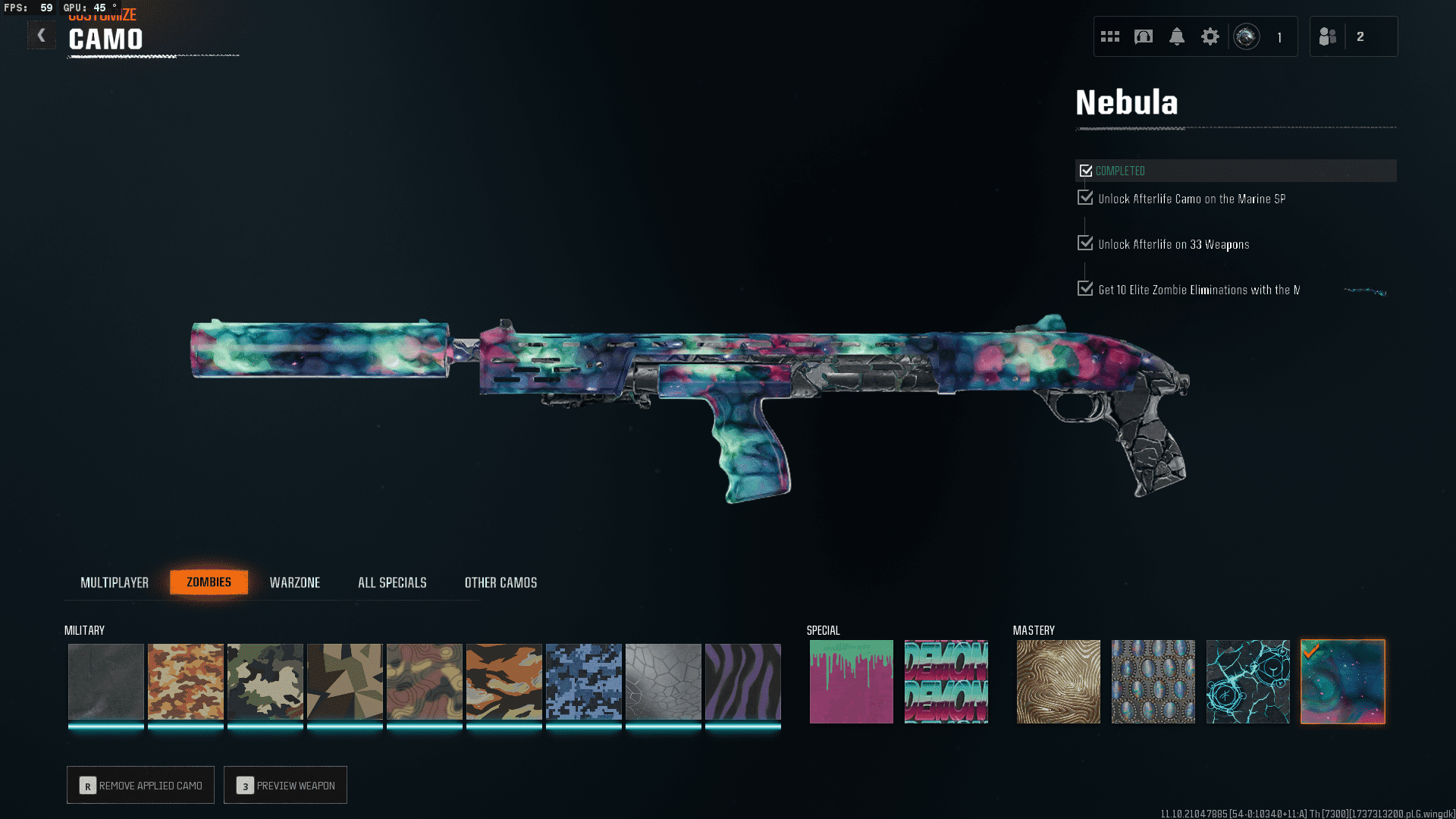Apply the green slime drip special camo
This screenshot has height=819, width=1456.
[x=852, y=681]
